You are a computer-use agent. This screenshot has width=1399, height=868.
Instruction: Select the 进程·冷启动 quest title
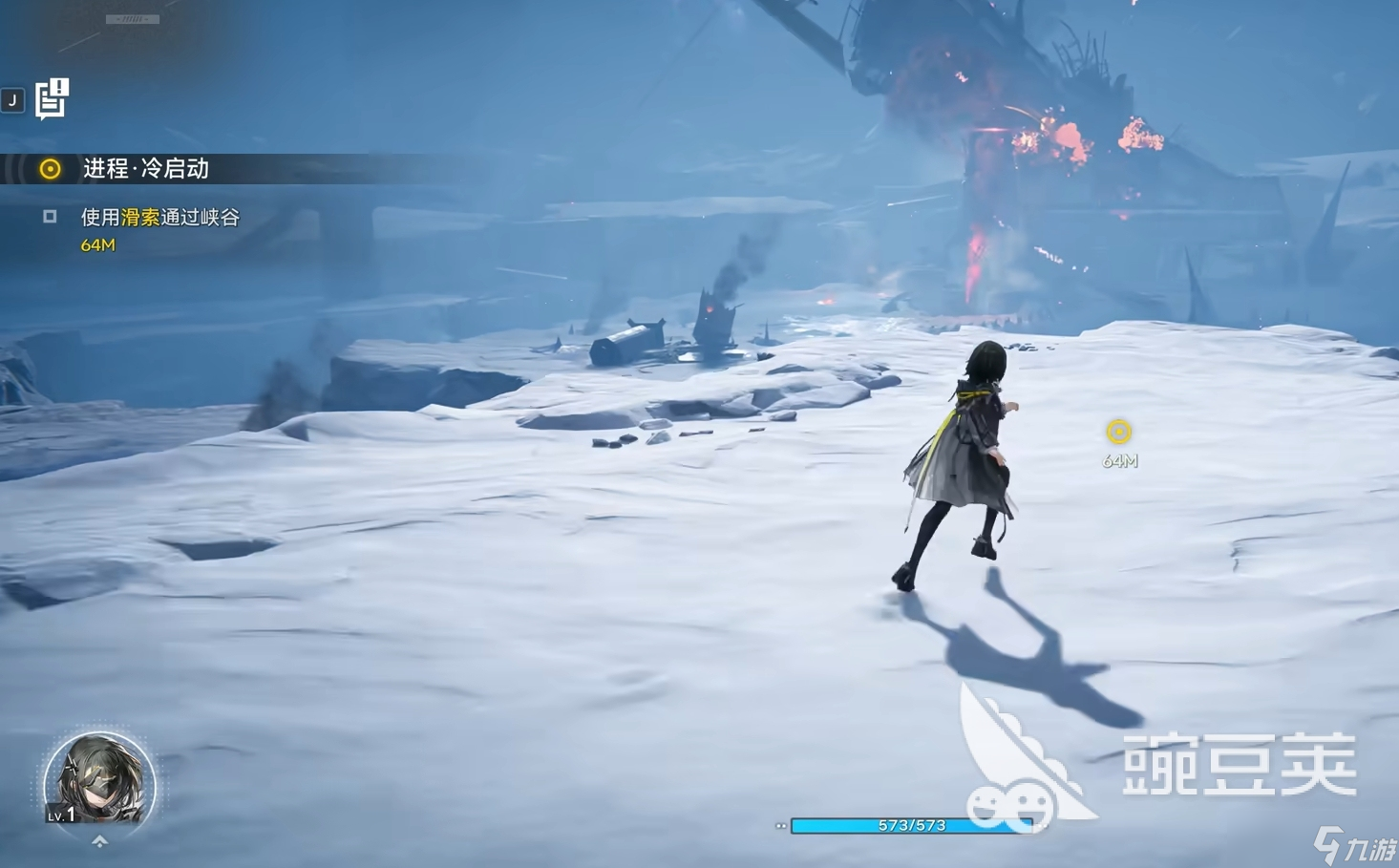pos(145,169)
